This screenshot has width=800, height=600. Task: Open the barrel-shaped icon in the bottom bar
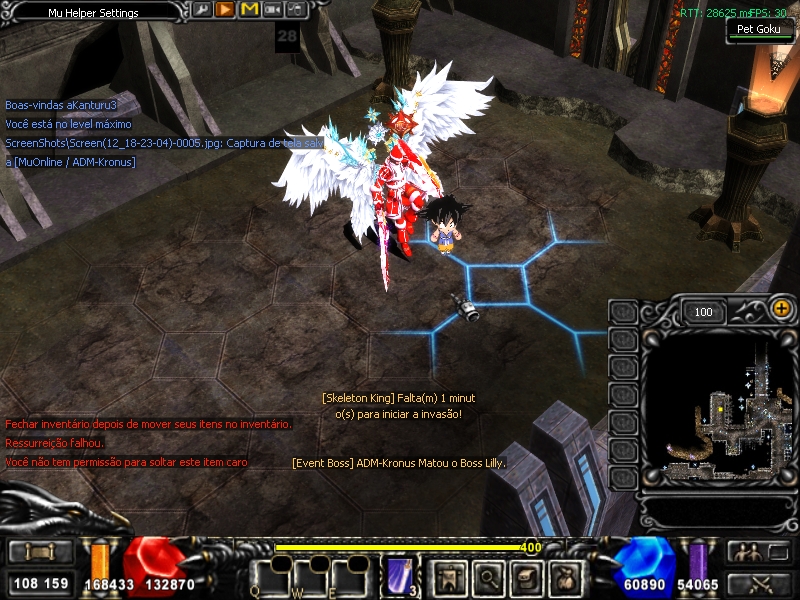click(x=527, y=576)
